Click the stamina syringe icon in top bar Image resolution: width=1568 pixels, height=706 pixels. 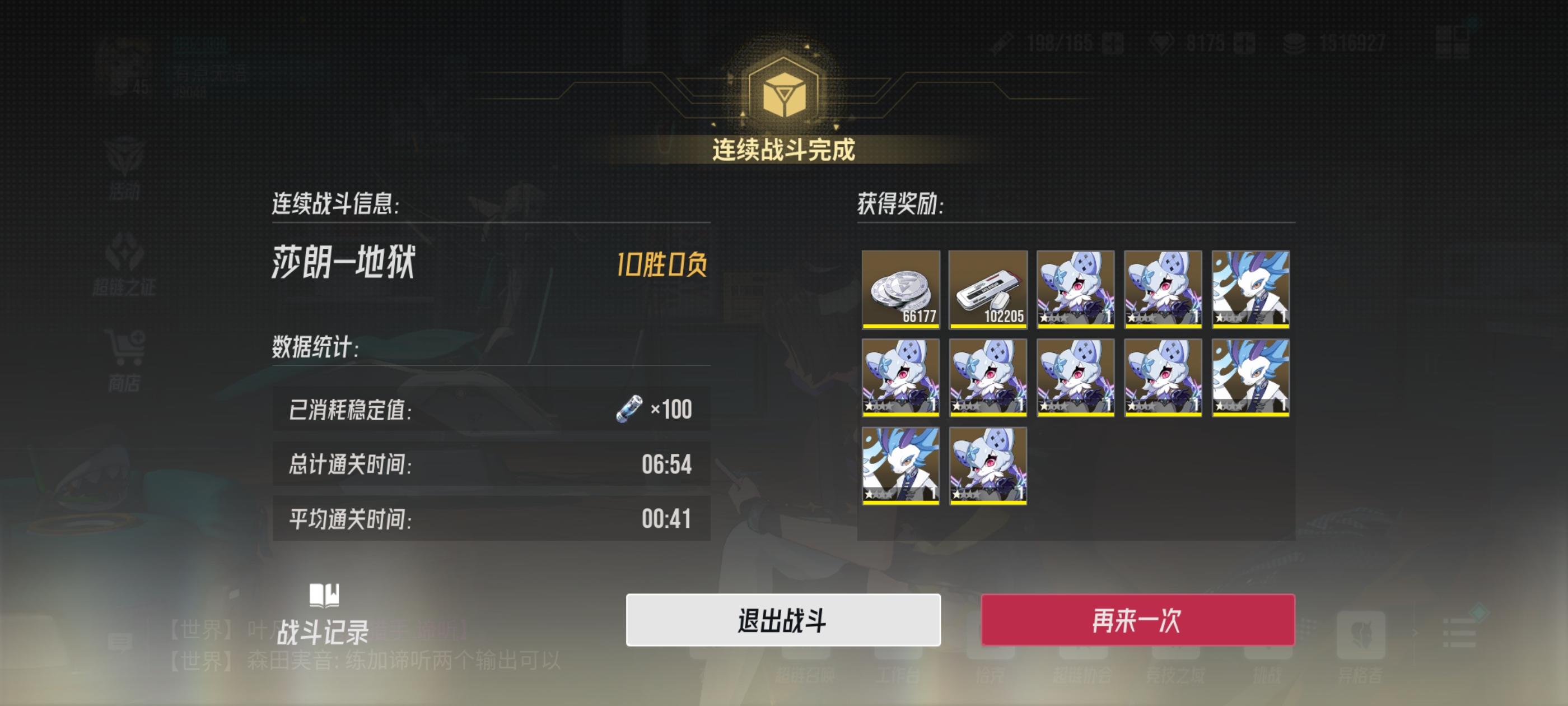(x=1002, y=44)
